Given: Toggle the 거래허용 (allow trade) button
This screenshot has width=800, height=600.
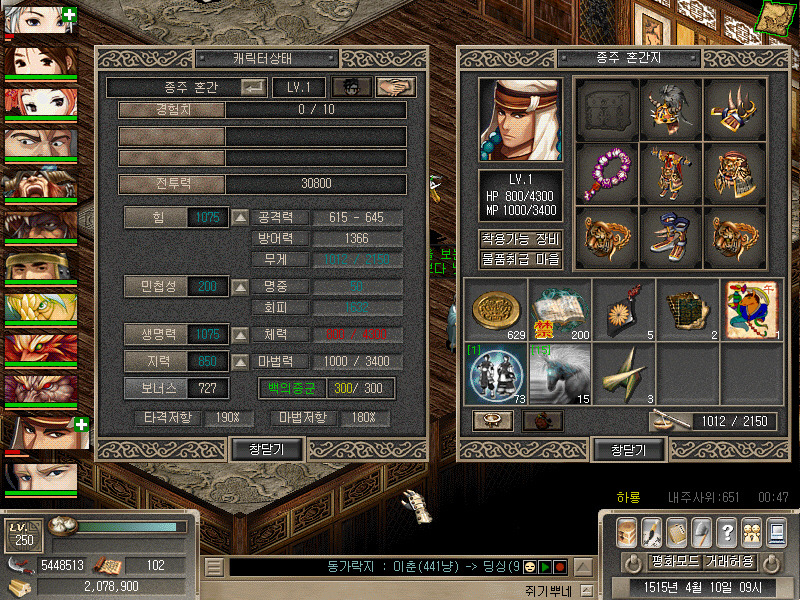Looking at the screenshot, I should (730, 562).
